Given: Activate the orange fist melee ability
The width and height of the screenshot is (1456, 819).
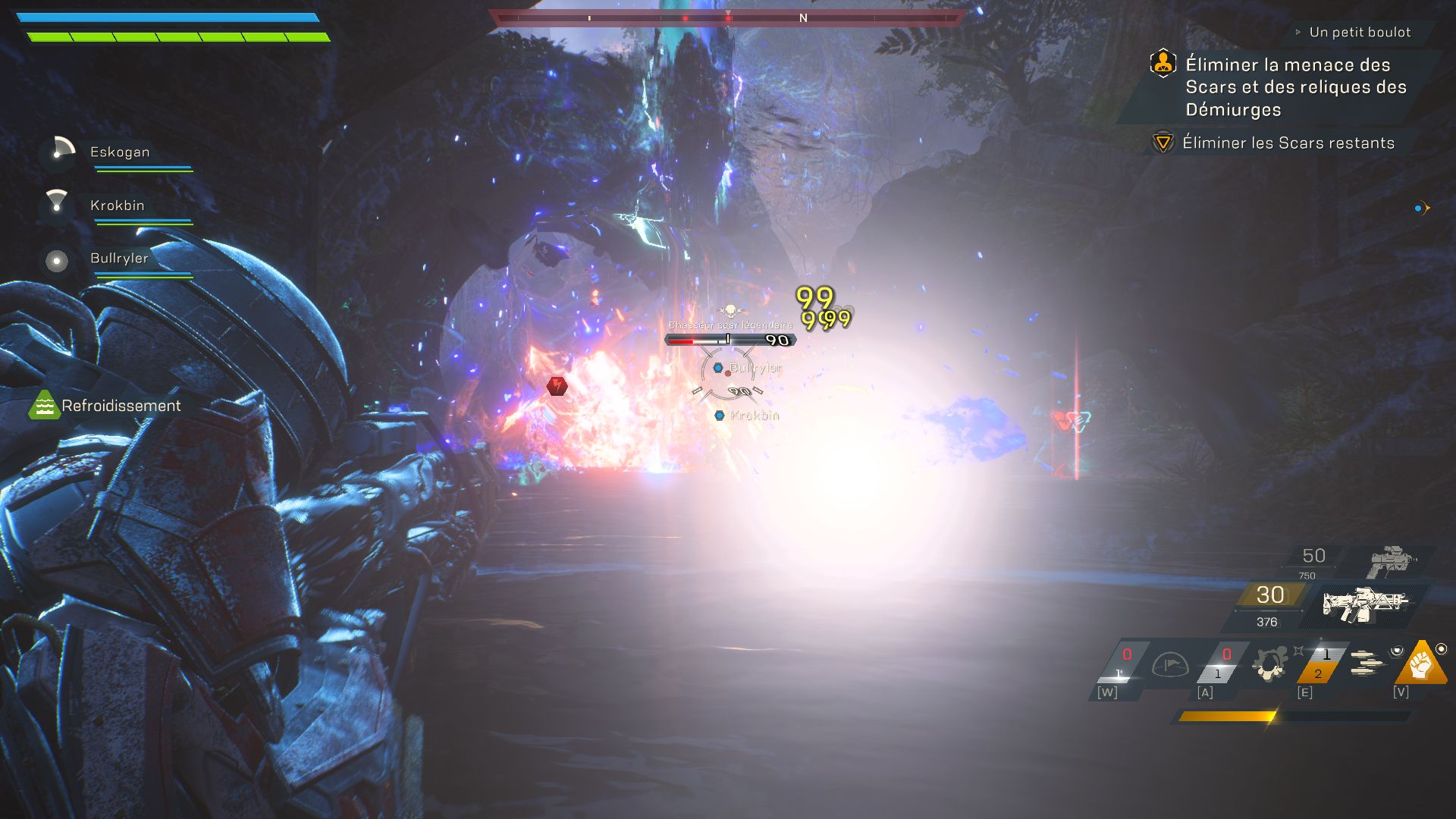Looking at the screenshot, I should pyautogui.click(x=1420, y=663).
